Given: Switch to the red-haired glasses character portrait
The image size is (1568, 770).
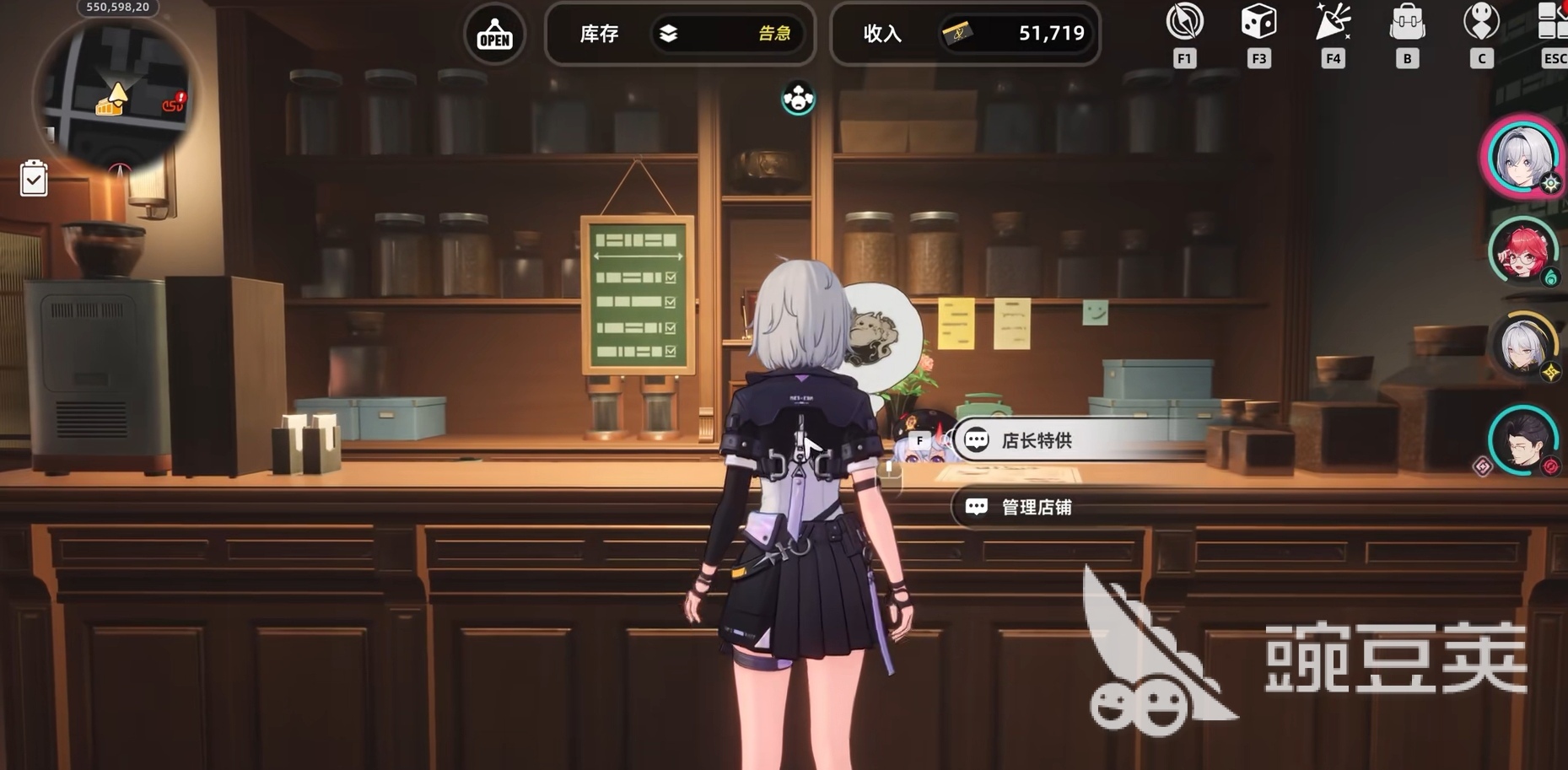Looking at the screenshot, I should pos(1522,250).
